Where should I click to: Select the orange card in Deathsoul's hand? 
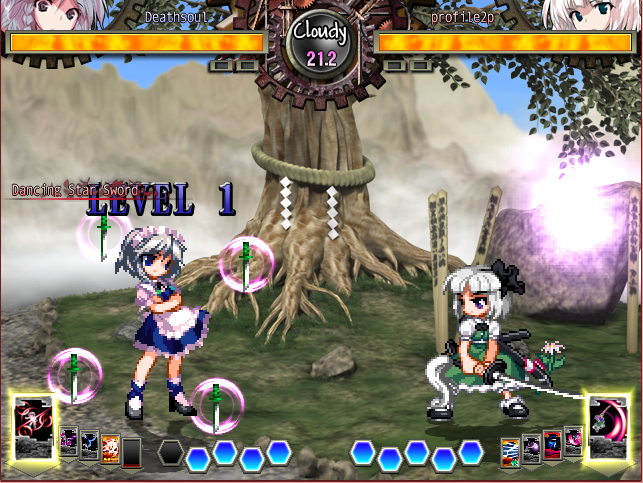tap(110, 448)
